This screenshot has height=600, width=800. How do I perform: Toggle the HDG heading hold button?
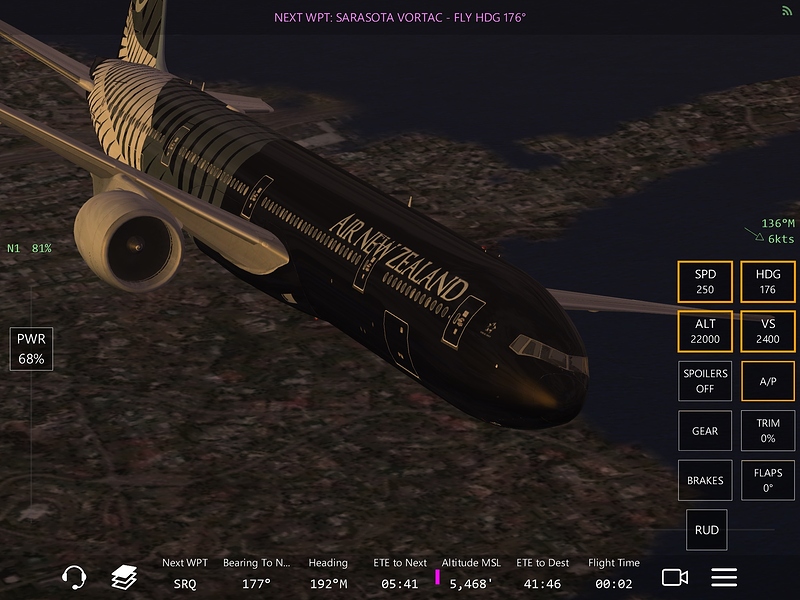[x=768, y=282]
